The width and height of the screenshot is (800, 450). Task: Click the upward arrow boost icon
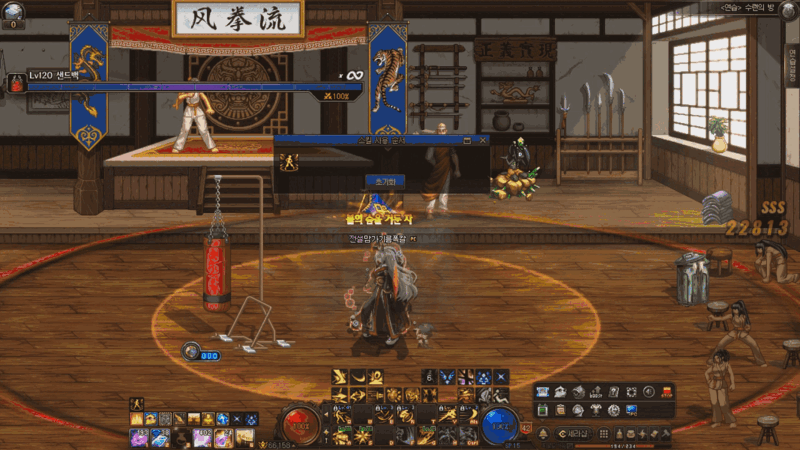(596, 392)
